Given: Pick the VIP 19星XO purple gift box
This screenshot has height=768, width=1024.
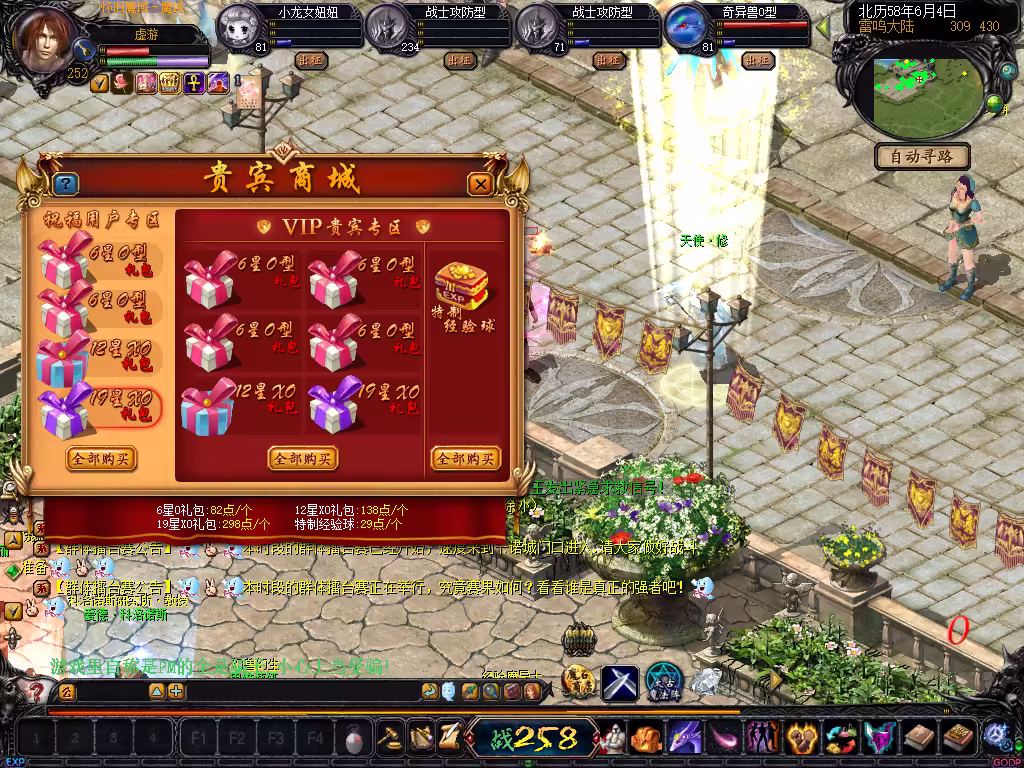Looking at the screenshot, I should click(334, 403).
